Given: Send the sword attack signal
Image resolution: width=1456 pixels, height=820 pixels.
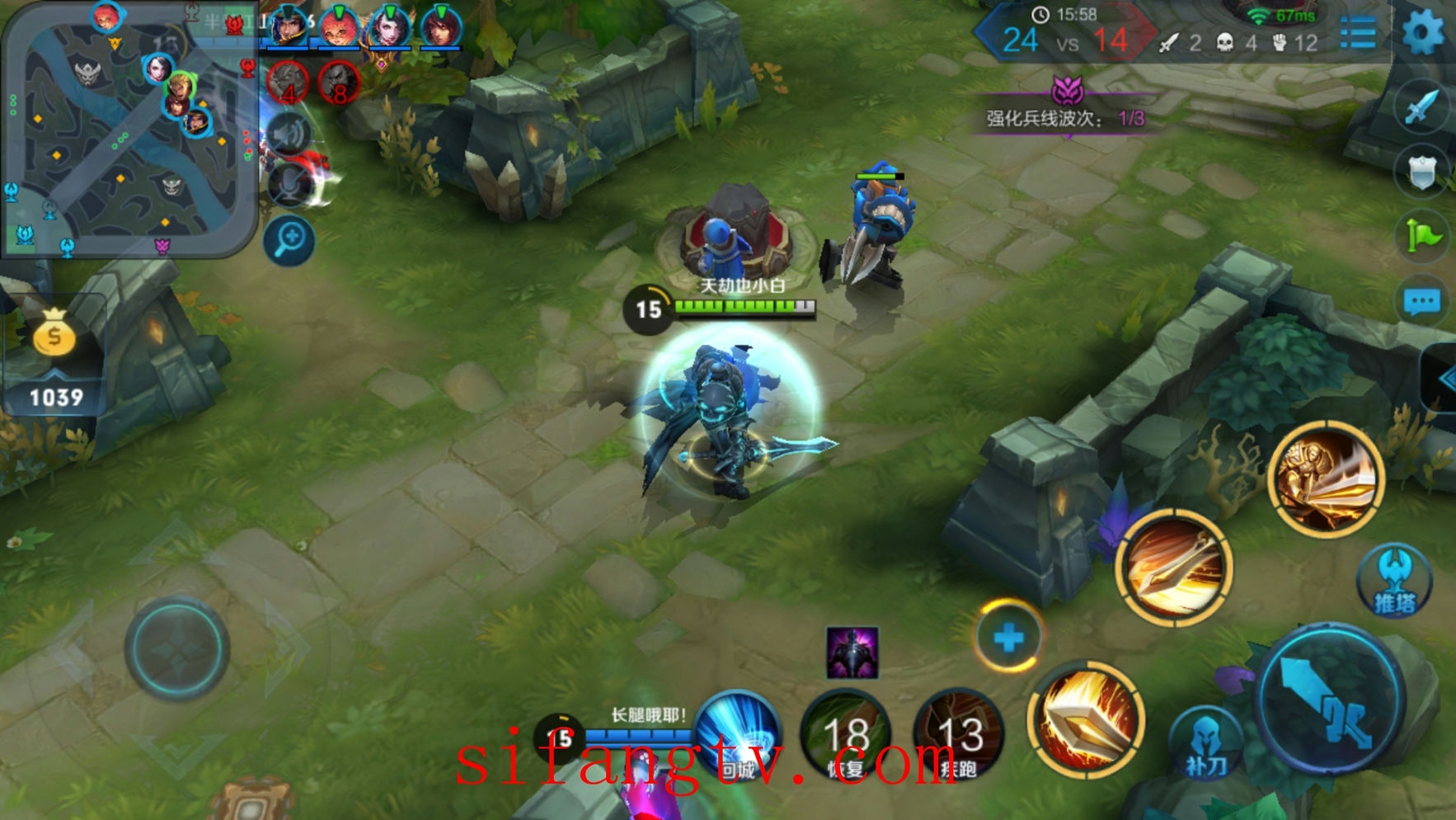Looking at the screenshot, I should [1421, 107].
